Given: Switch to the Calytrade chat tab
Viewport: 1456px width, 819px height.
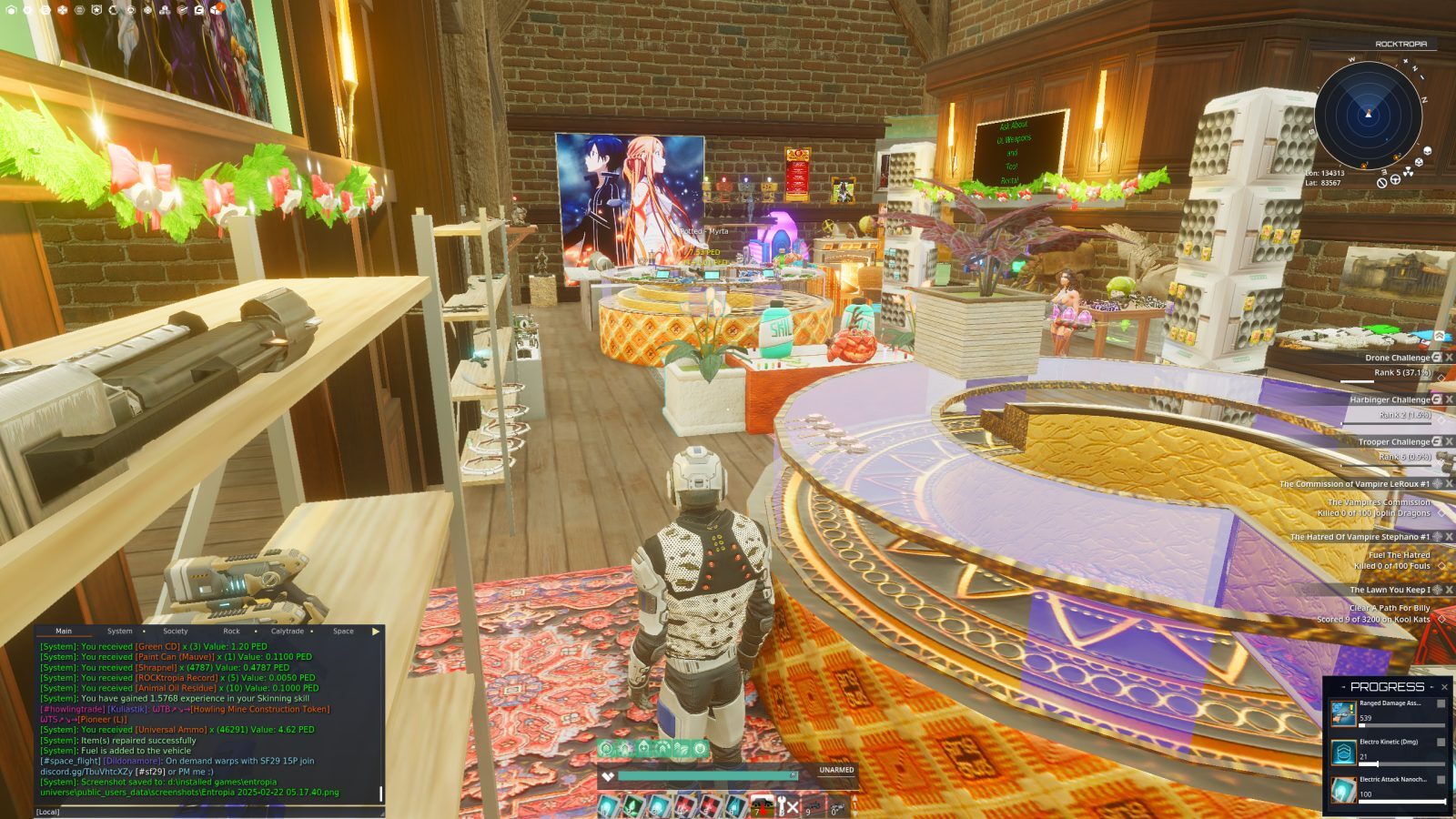Looking at the screenshot, I should [x=286, y=631].
